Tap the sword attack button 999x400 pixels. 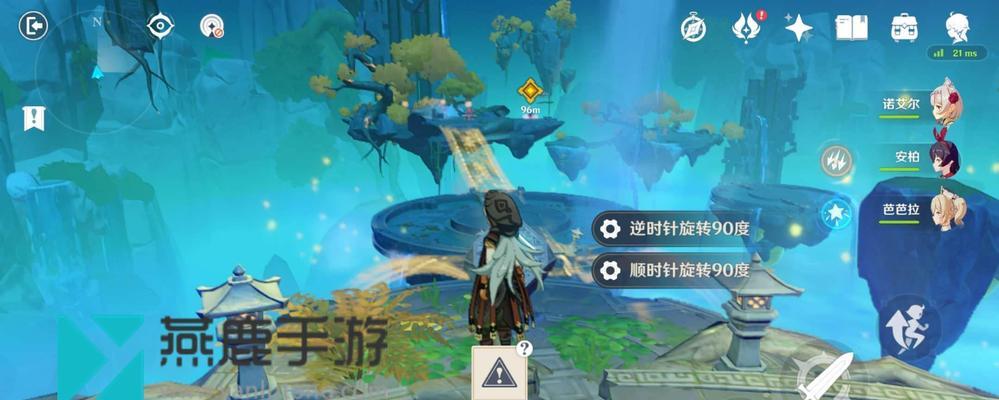coord(826,376)
